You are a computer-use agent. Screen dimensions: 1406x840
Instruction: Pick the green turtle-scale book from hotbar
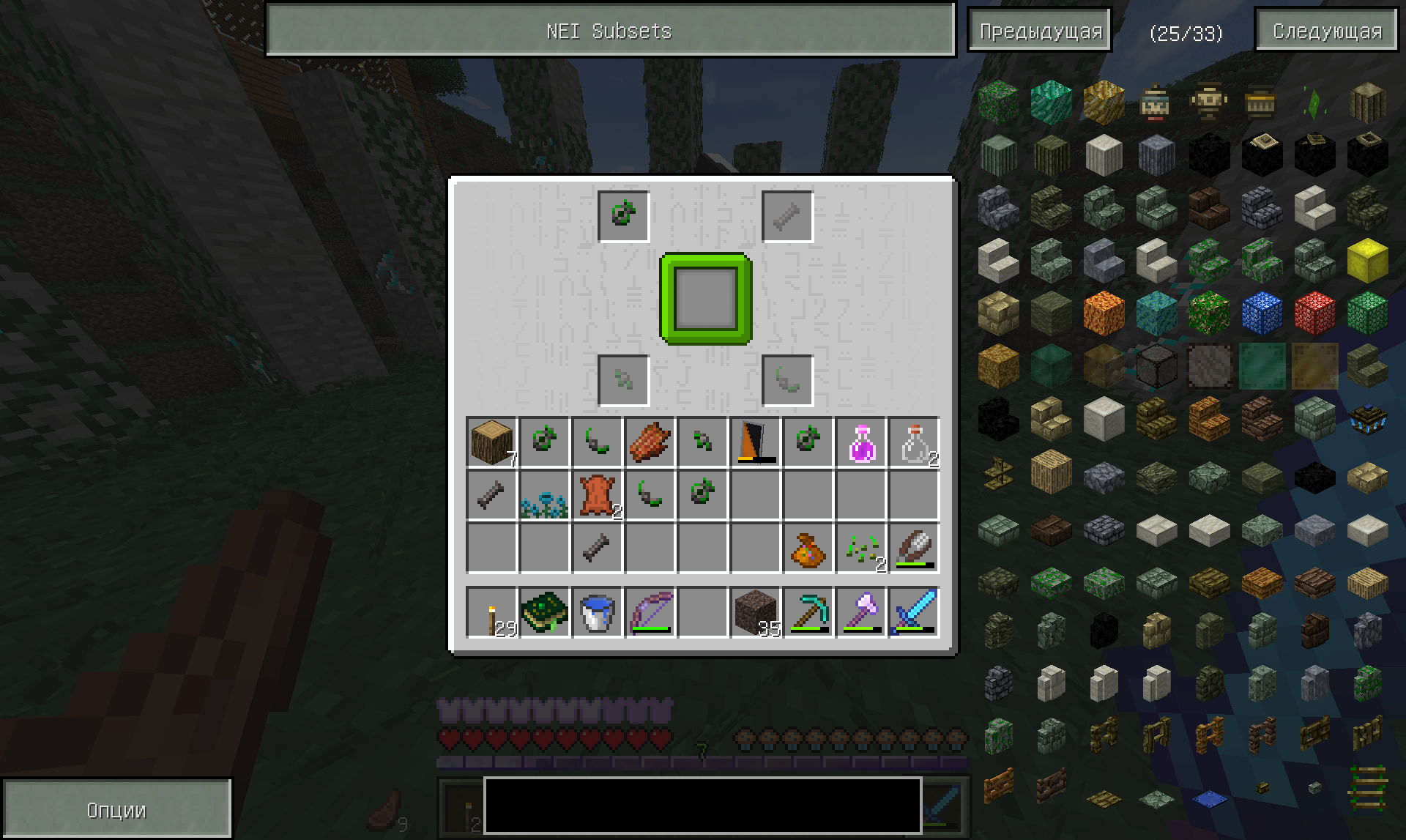(543, 612)
